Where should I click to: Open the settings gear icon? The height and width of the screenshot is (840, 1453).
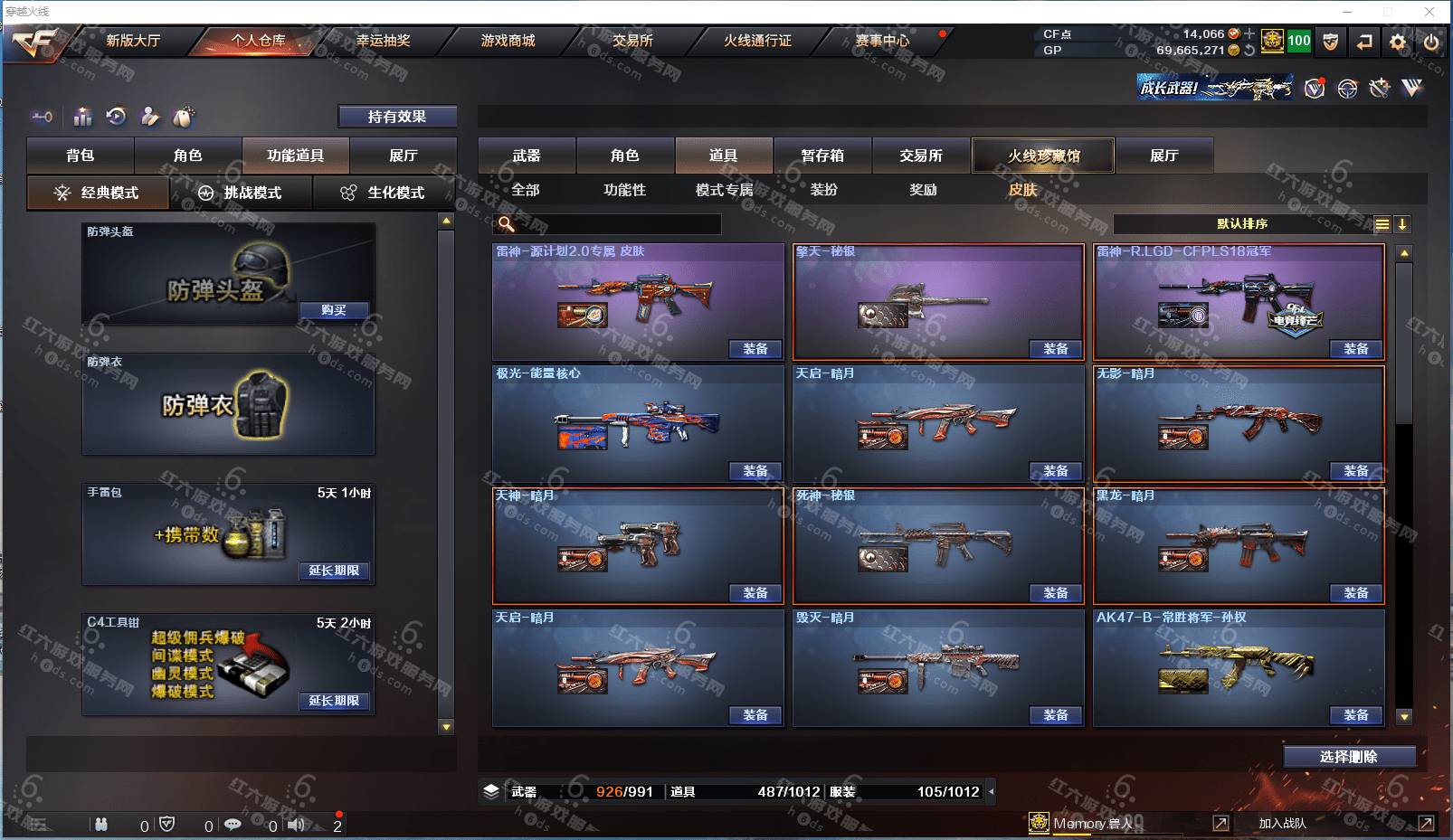[1398, 42]
